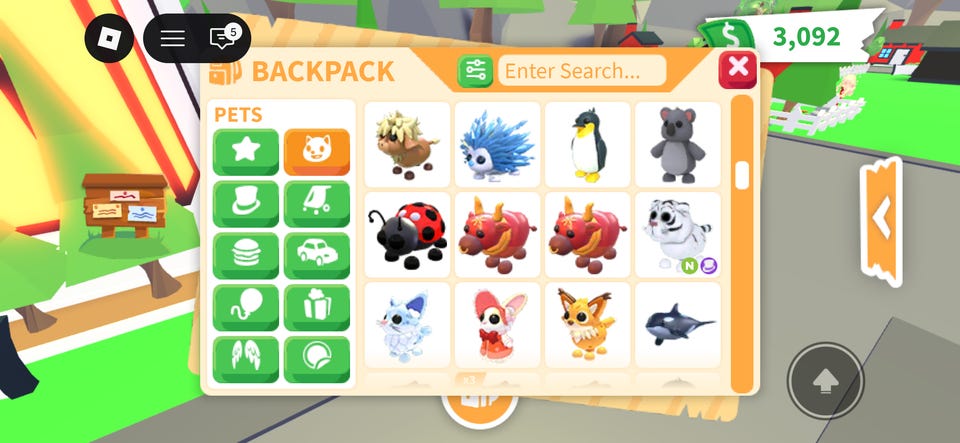
Task: Click the Enter Search field
Action: (582, 71)
